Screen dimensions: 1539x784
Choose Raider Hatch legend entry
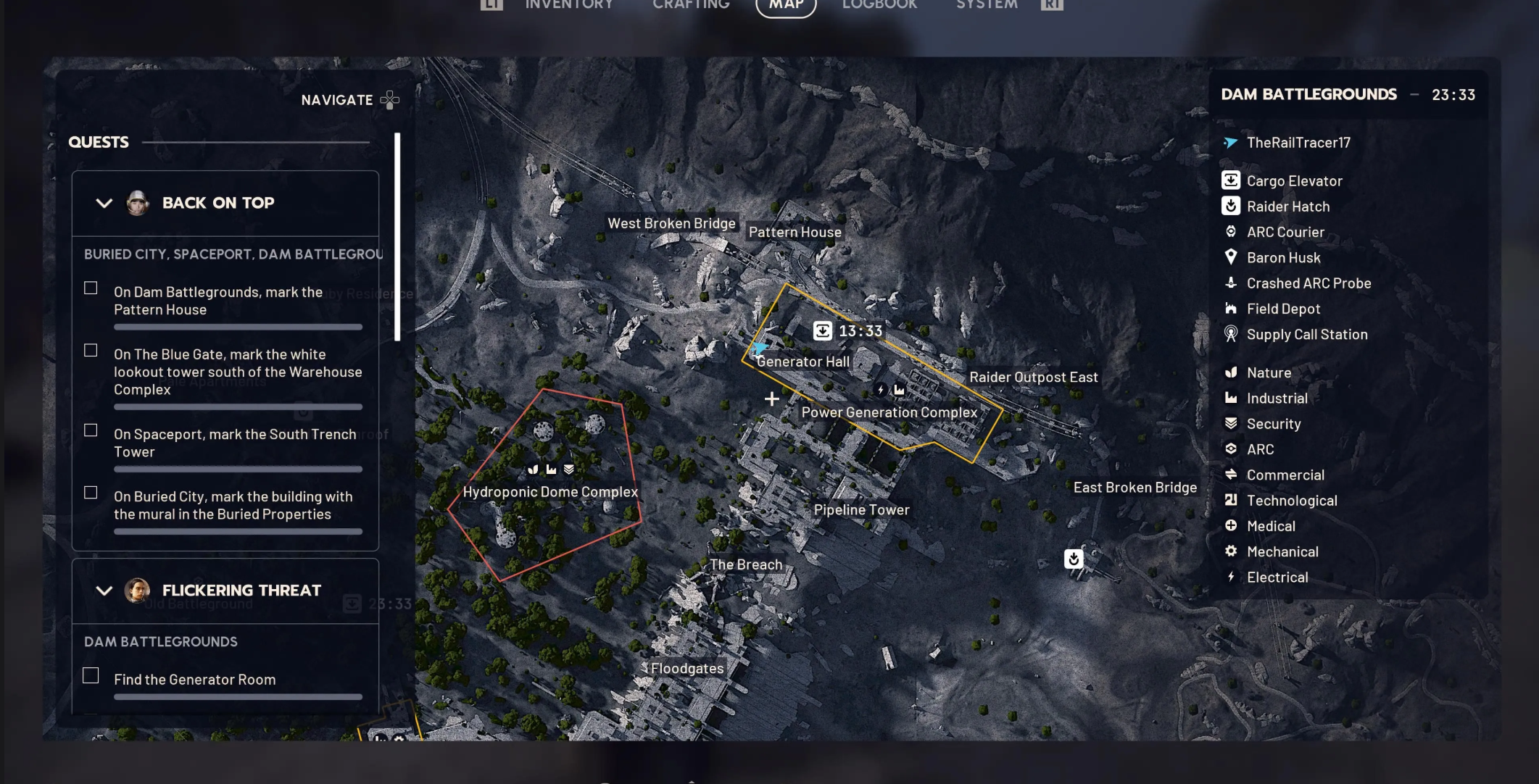pyautogui.click(x=1287, y=207)
